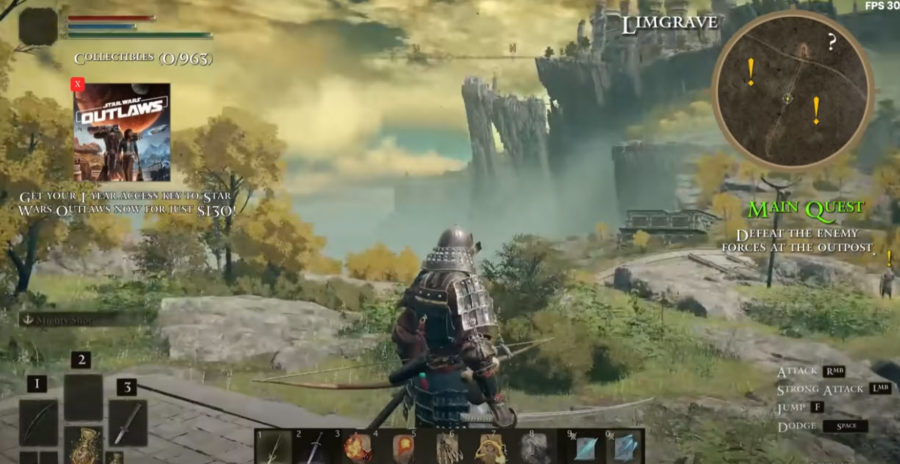Select the last blue crystal hotbar slot

point(623,447)
